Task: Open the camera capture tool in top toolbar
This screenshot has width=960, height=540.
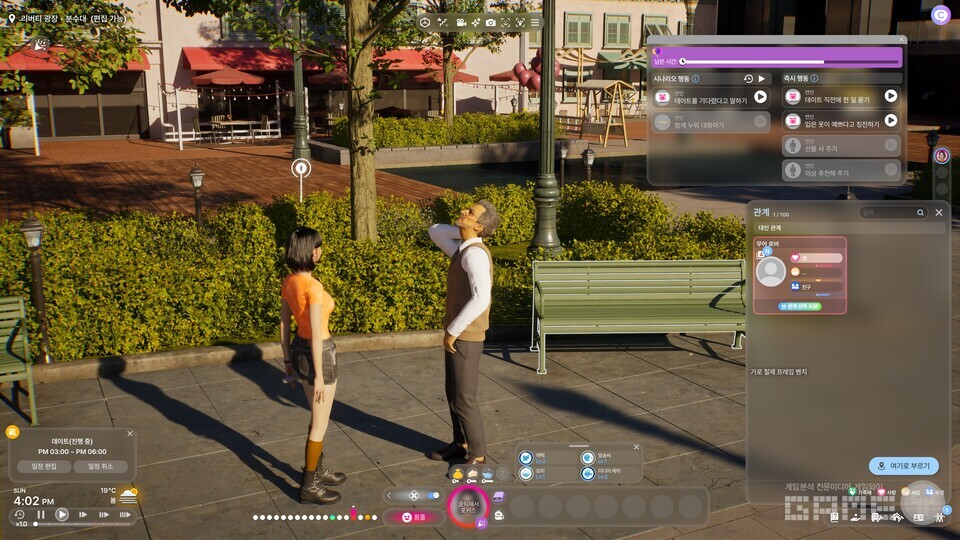Action: (x=490, y=22)
